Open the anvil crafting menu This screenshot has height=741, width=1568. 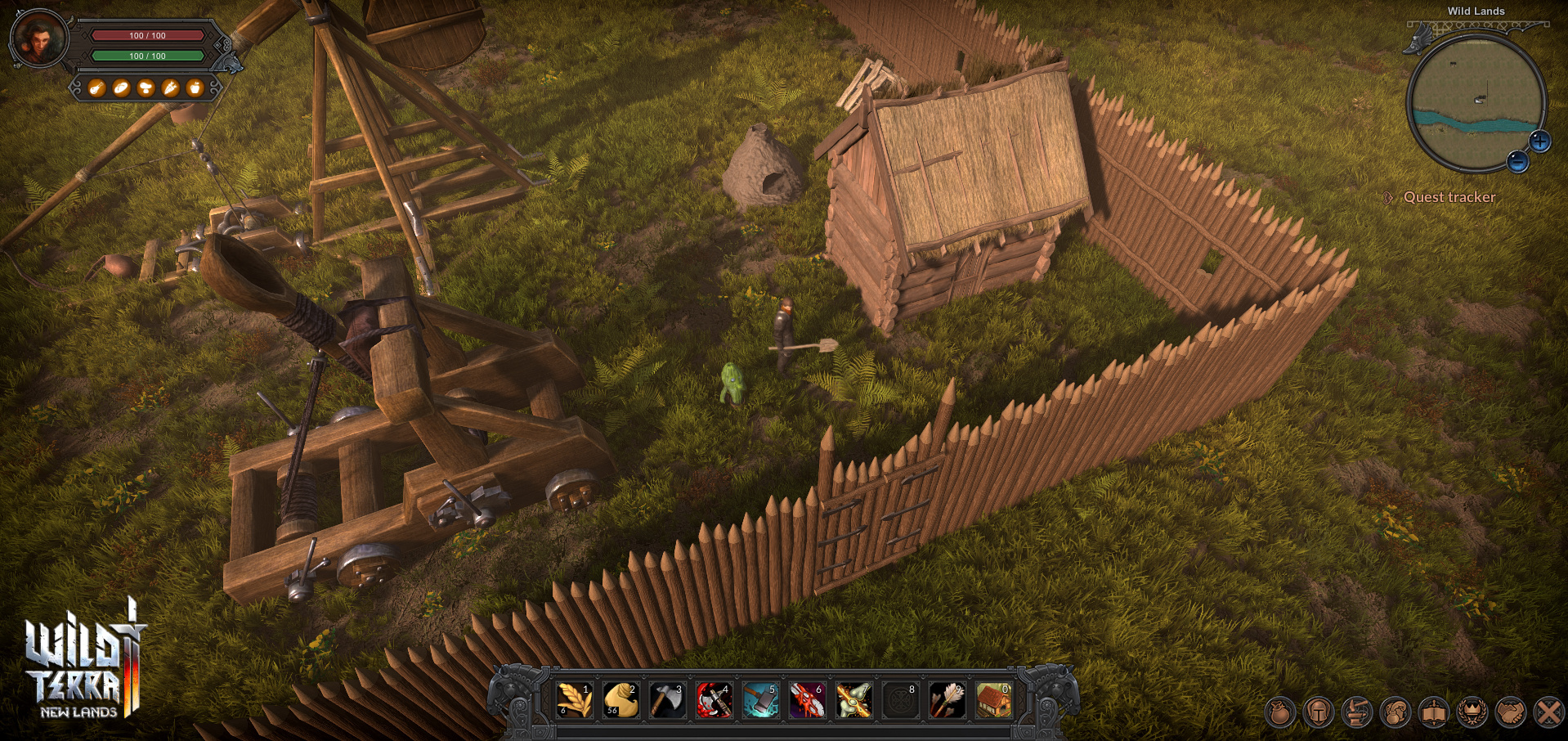(x=1356, y=712)
